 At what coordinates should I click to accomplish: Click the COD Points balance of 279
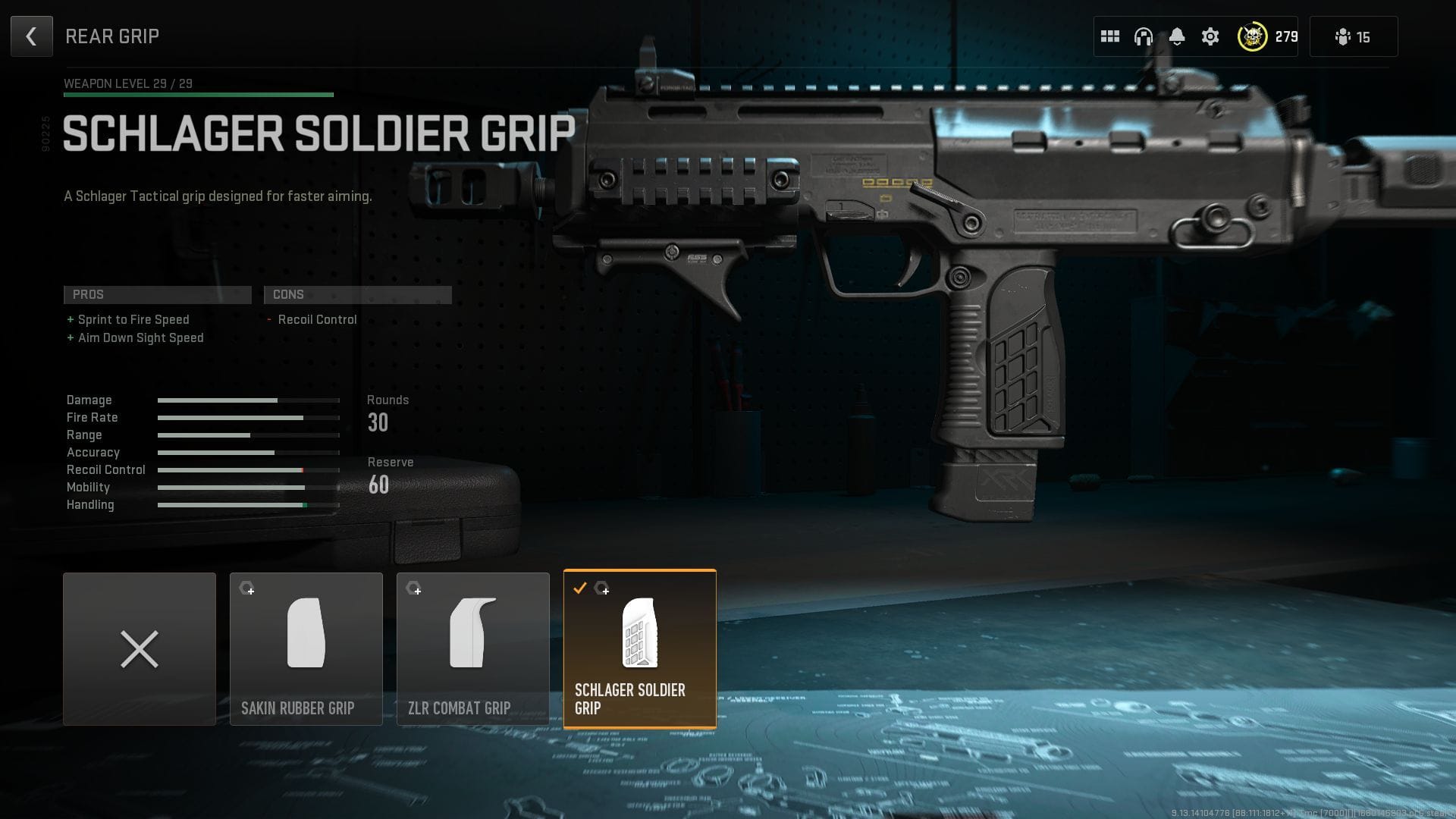tap(1286, 36)
